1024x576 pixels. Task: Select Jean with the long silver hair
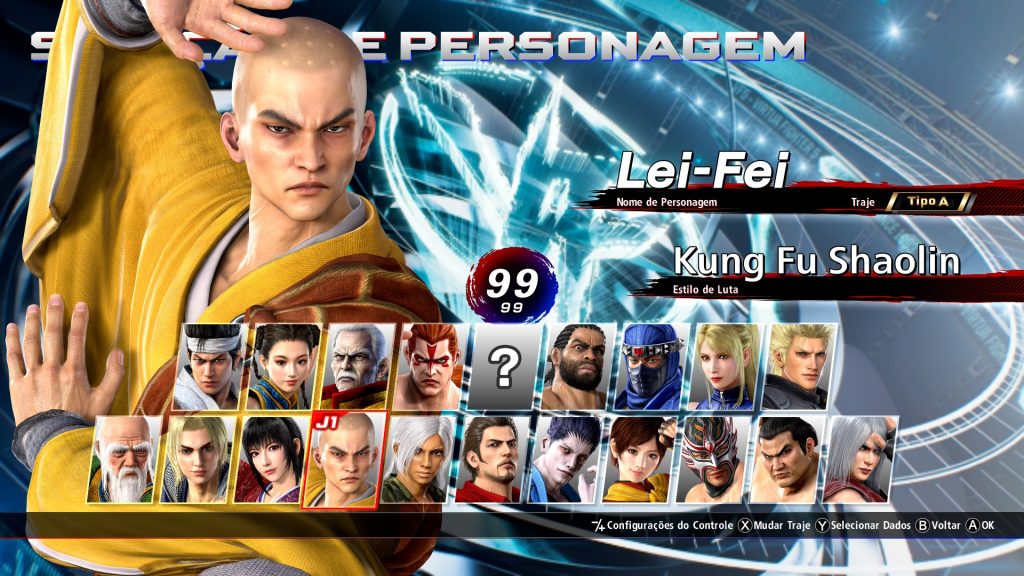860,460
